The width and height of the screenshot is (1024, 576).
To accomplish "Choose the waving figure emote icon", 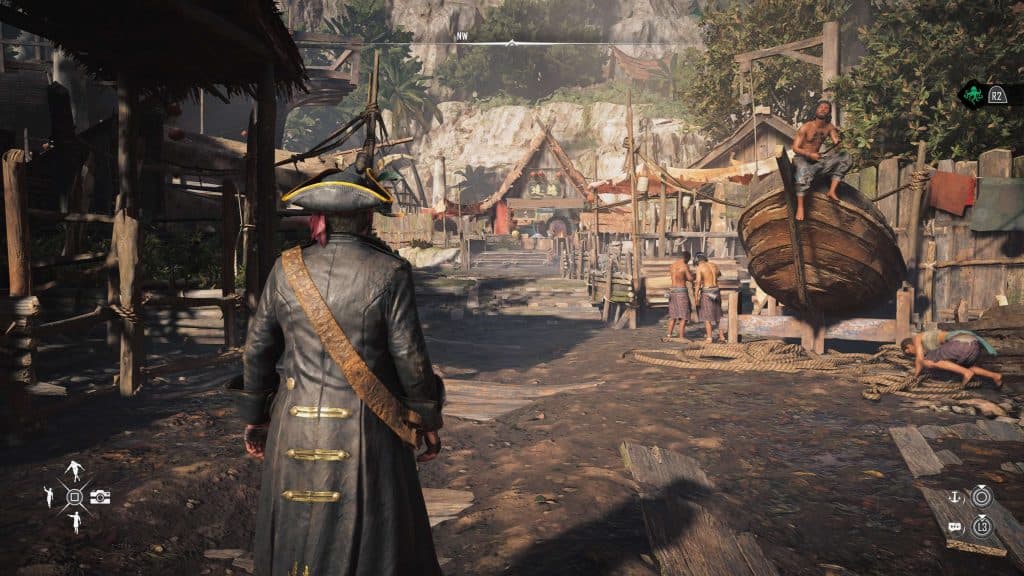I will pos(48,496).
